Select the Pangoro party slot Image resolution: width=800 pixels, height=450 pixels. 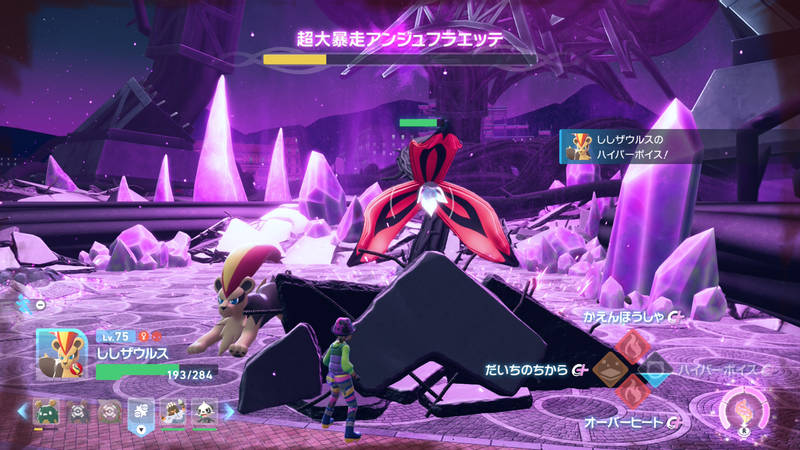coord(174,411)
